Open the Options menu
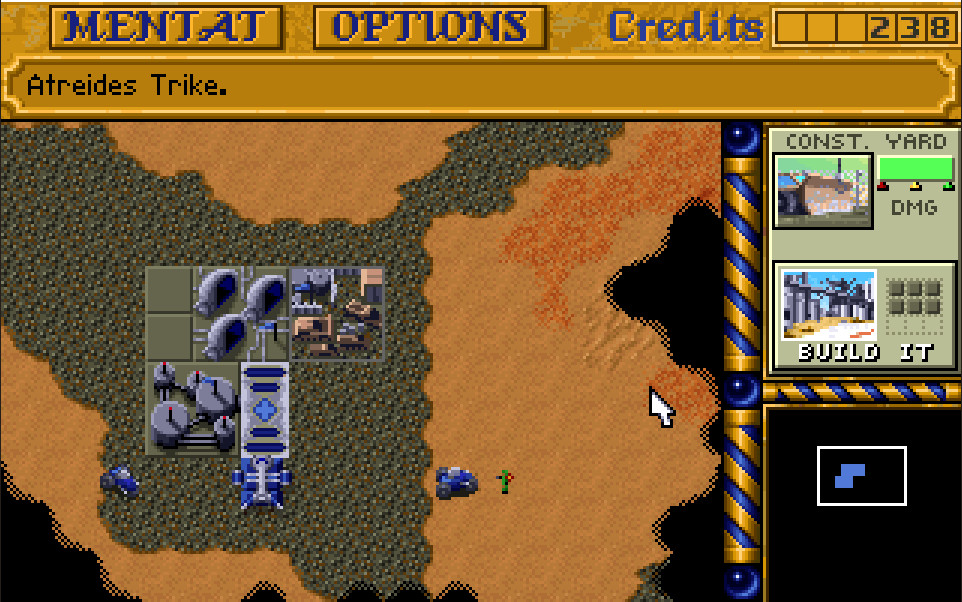 point(430,28)
